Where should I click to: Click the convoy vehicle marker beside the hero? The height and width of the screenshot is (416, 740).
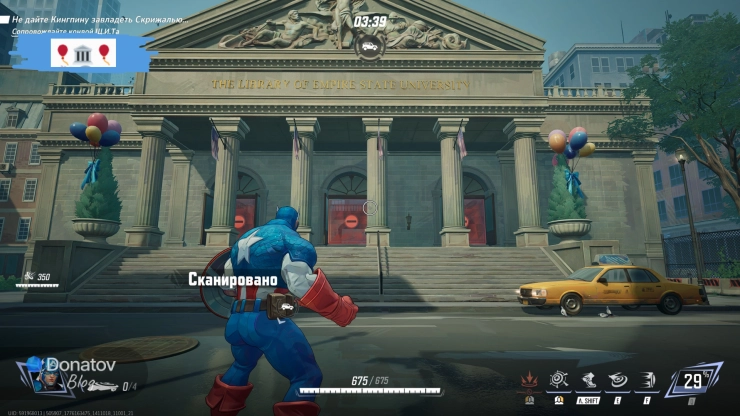pos(287,306)
